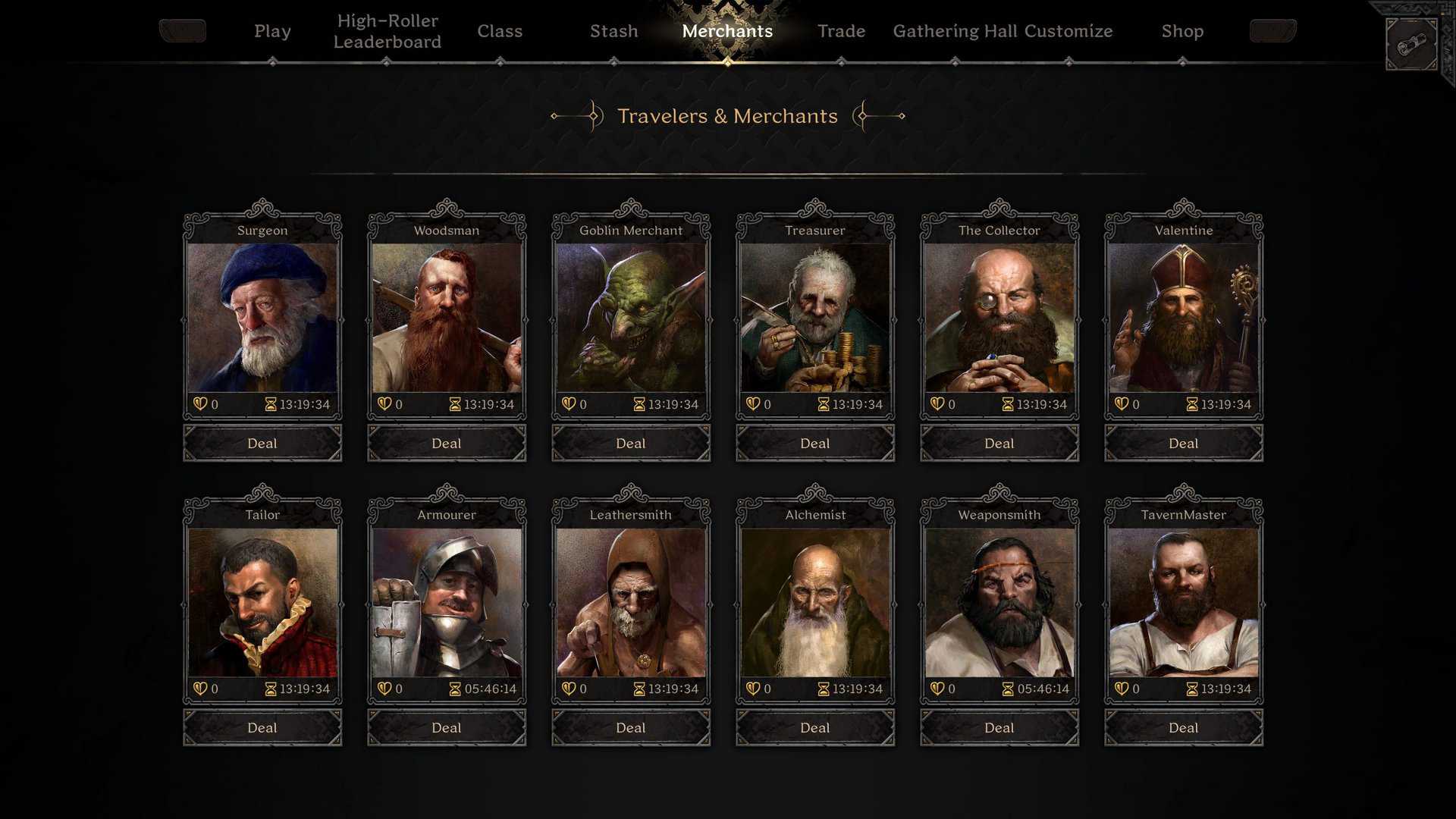Click the Surgeon portrait
1456x819 pixels.
coord(262,318)
